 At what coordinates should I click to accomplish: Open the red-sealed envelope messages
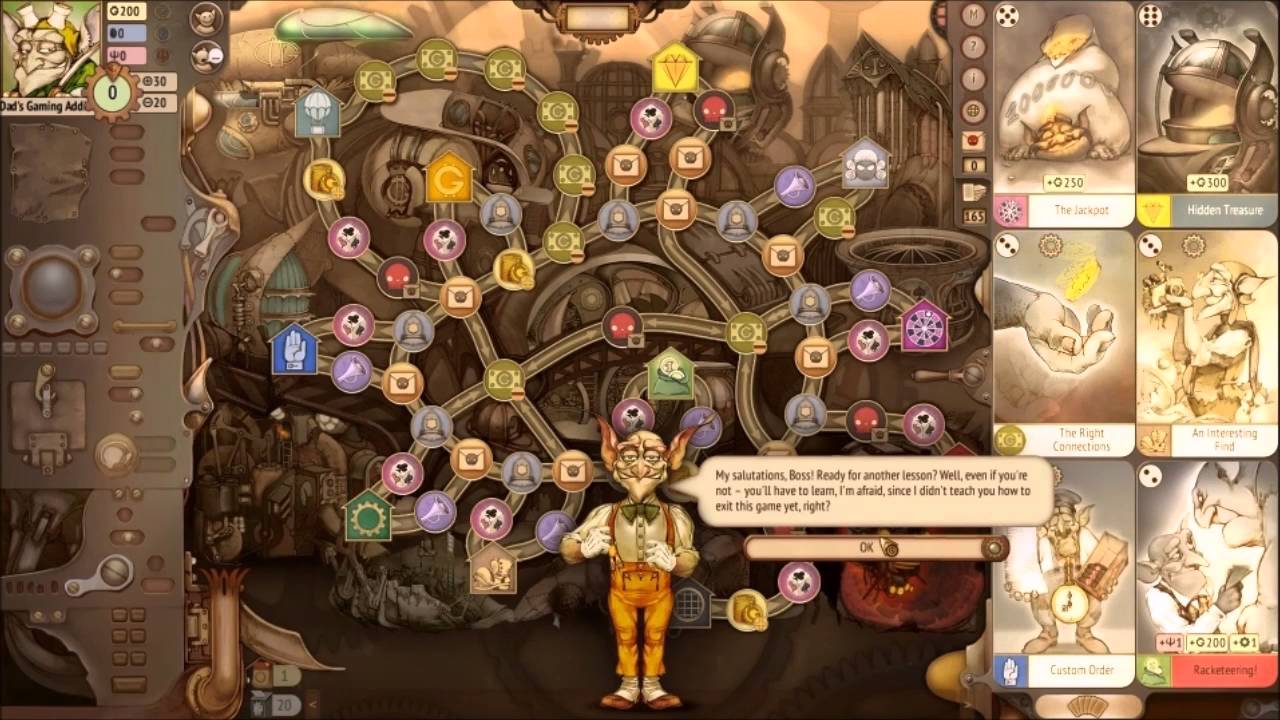[974, 141]
